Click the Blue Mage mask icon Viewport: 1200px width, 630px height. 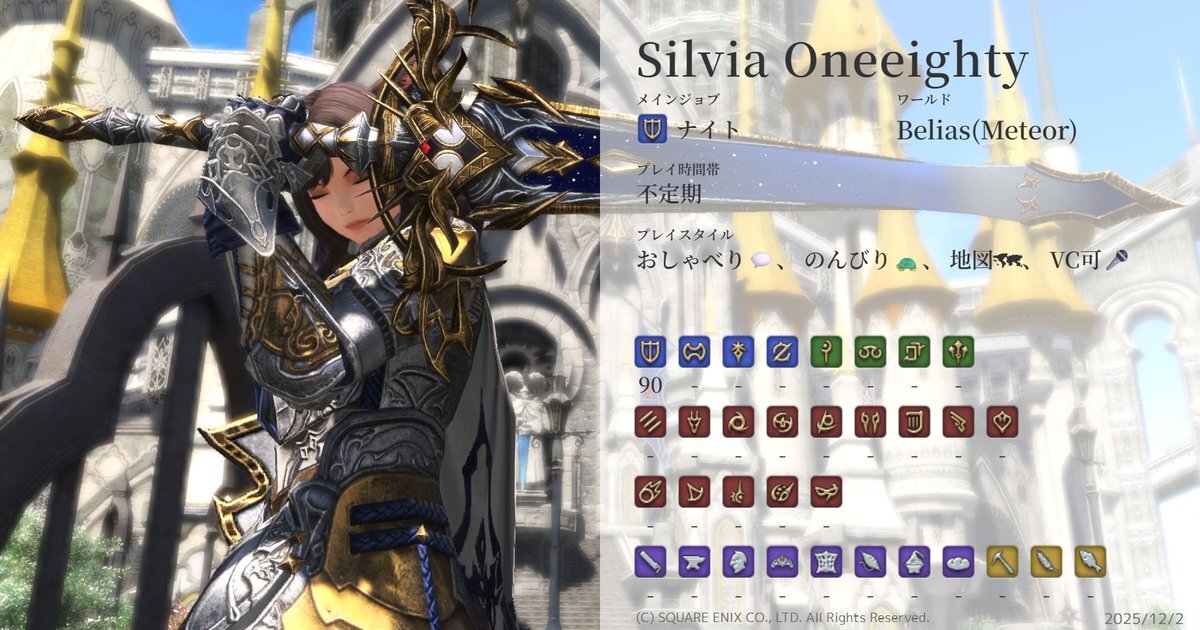826,491
